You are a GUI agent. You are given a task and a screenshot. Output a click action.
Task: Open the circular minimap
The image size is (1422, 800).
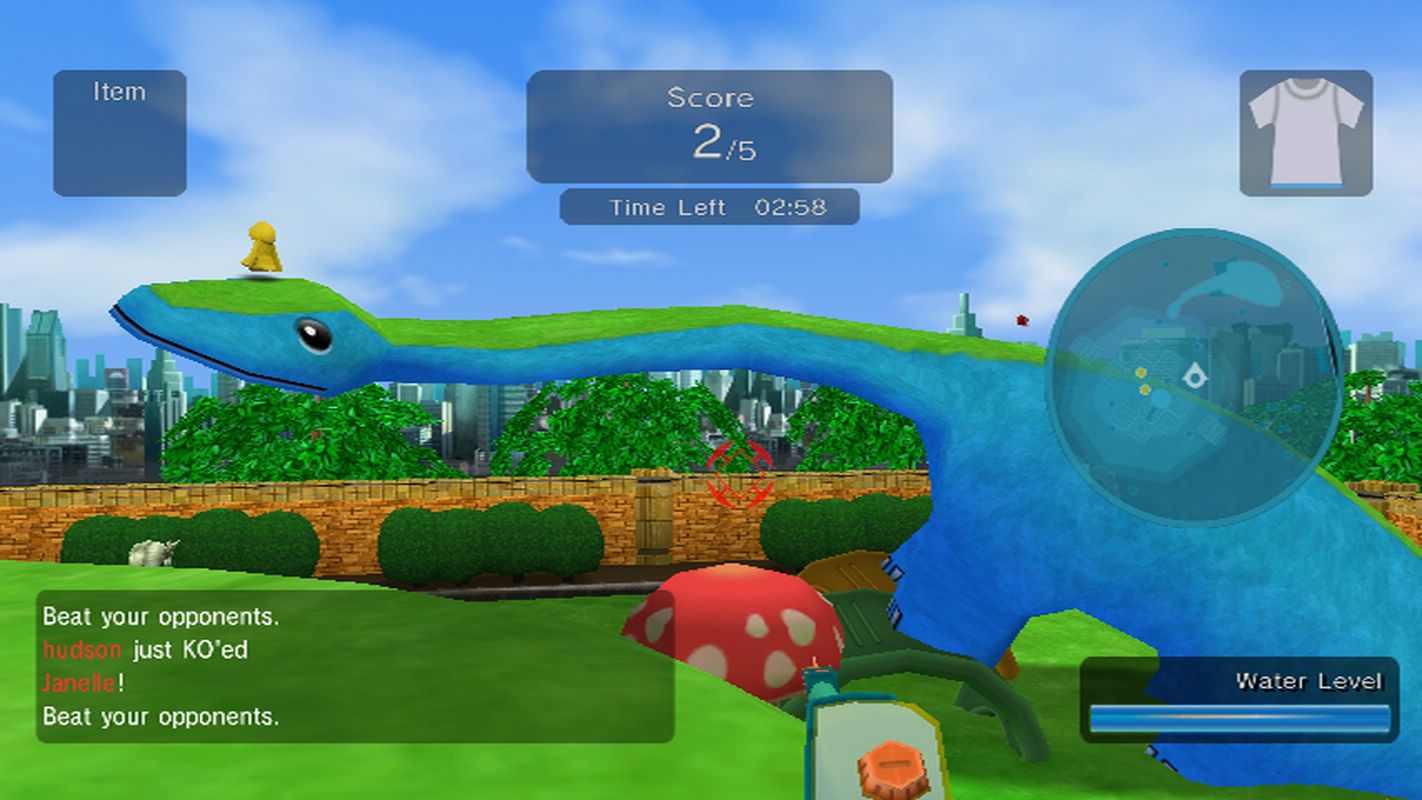point(1194,378)
